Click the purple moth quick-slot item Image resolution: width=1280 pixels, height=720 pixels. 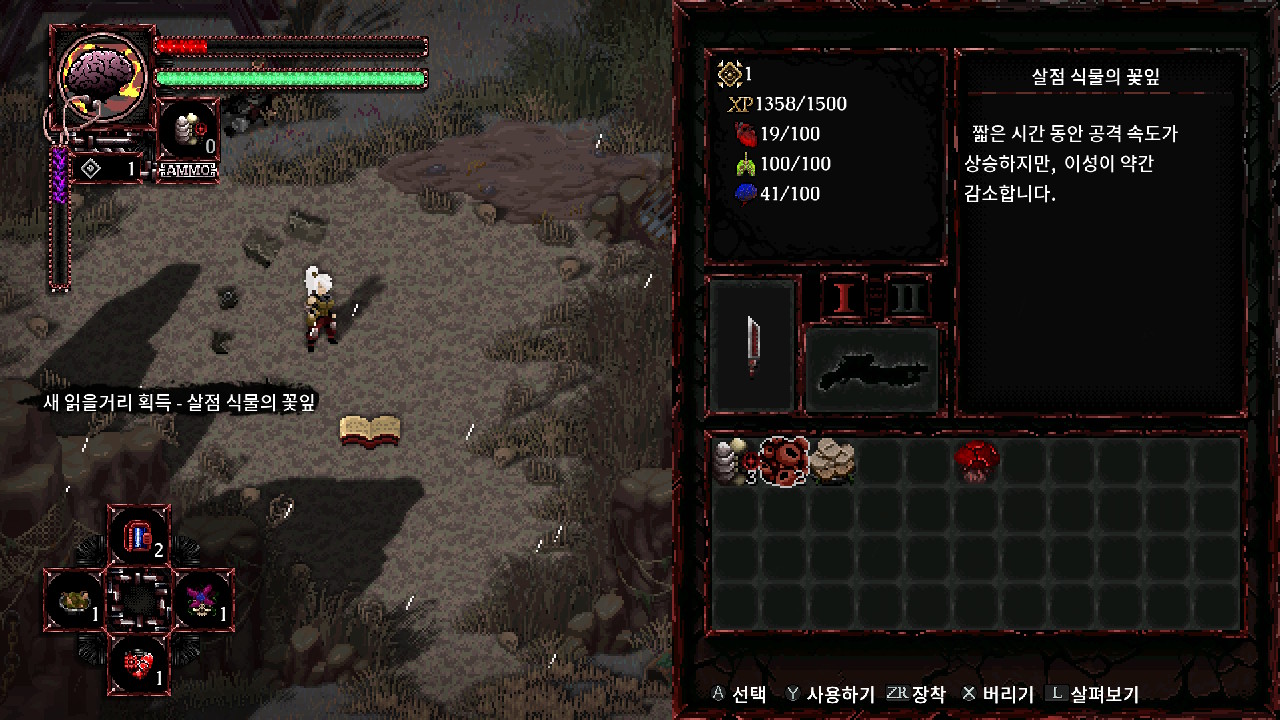[x=201, y=598]
